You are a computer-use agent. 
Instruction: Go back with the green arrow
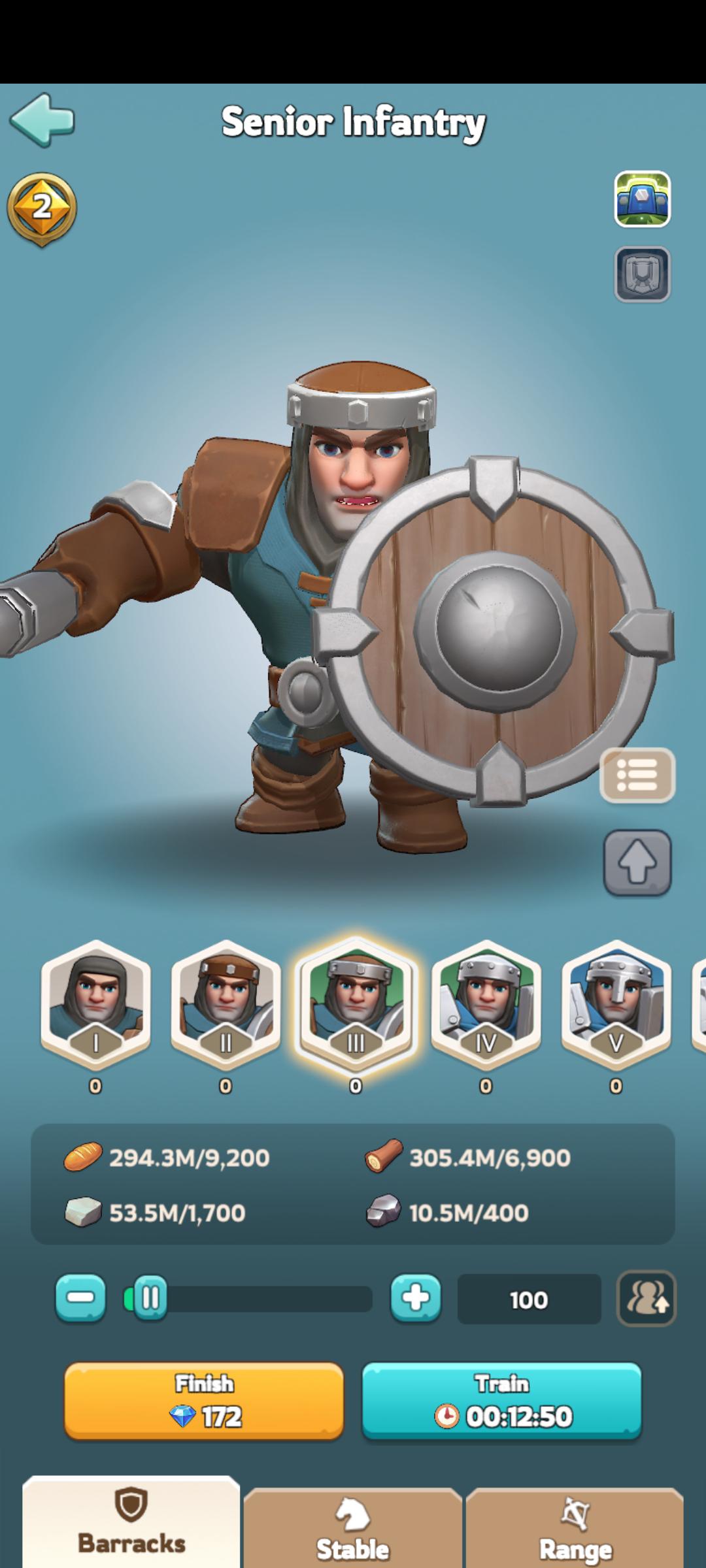[x=42, y=120]
